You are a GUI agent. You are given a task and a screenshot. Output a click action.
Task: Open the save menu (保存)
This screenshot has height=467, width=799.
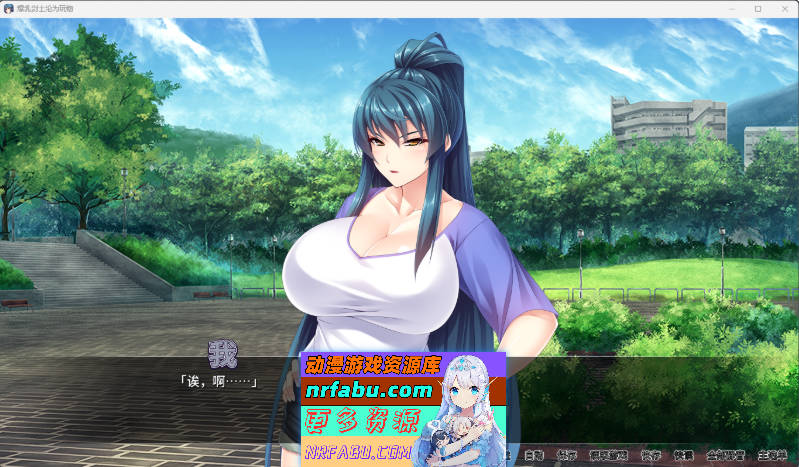pos(567,455)
